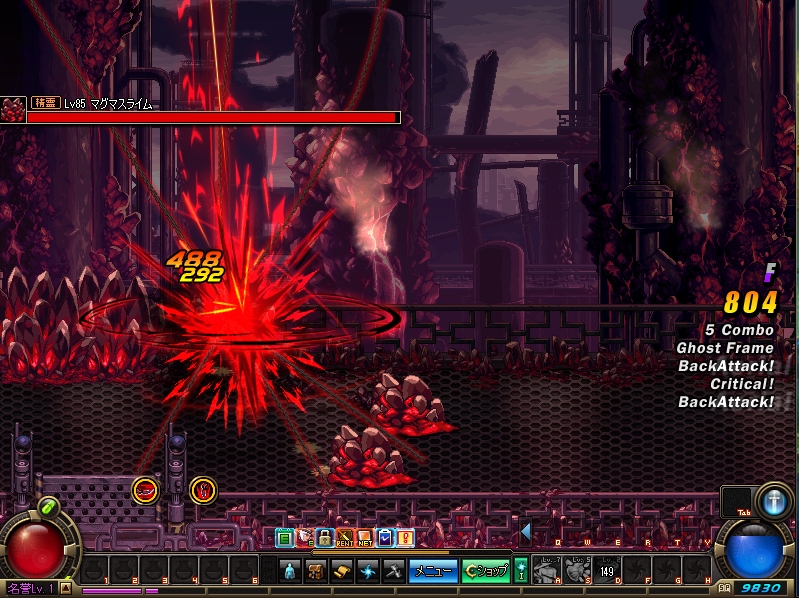This screenshot has height=598, width=799.
Task: Open the メニュー menu button
Action: [433, 571]
